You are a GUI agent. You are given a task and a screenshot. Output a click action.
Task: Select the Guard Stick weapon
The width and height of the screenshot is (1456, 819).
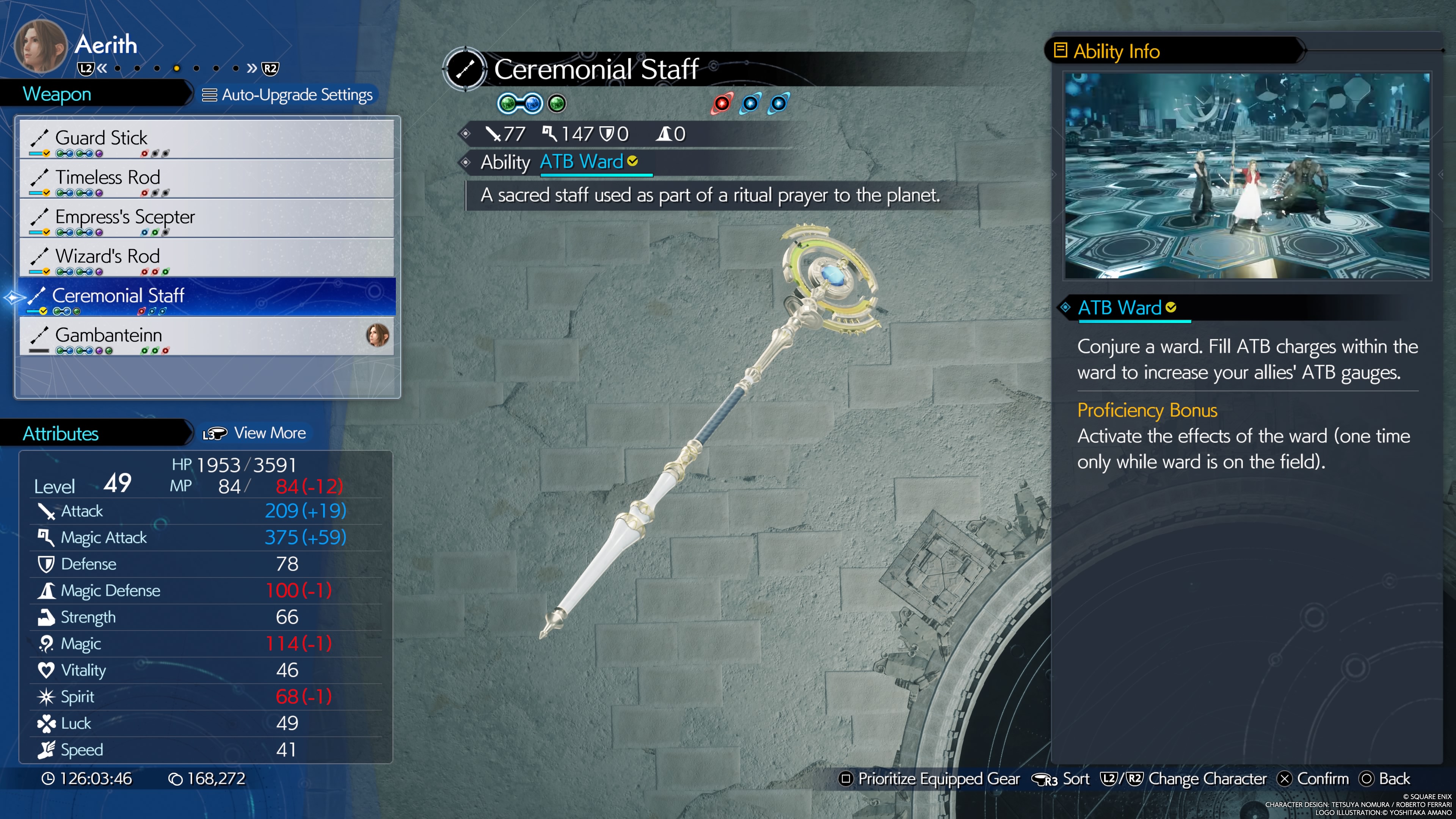point(206,139)
